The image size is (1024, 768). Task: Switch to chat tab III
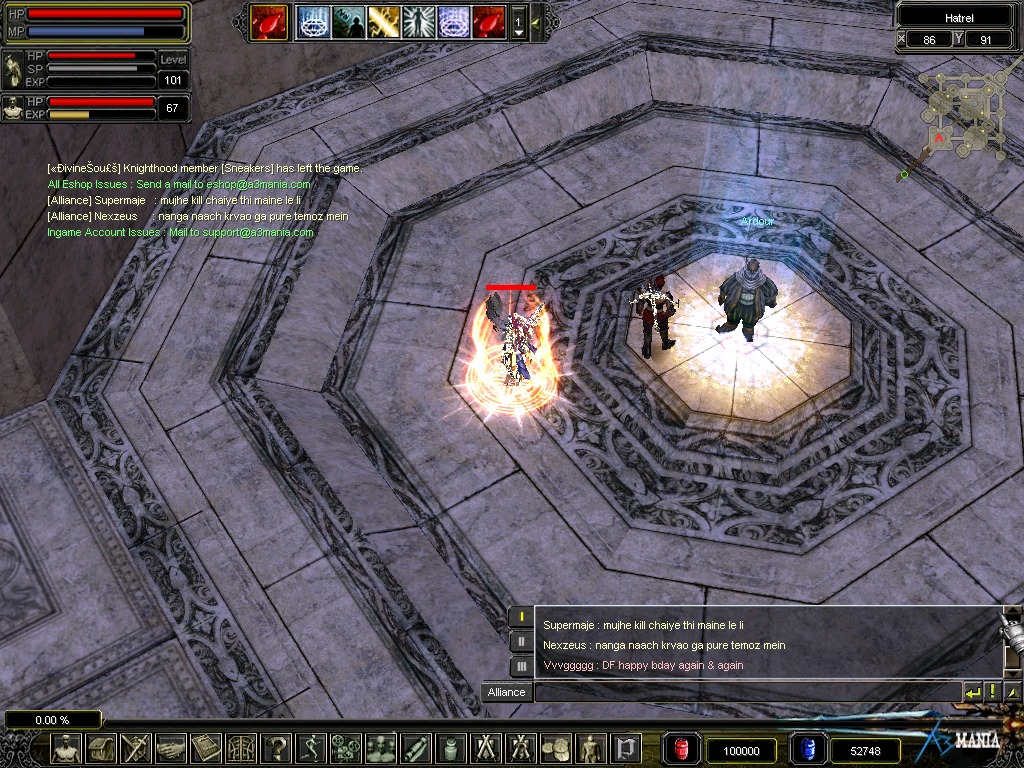point(521,666)
